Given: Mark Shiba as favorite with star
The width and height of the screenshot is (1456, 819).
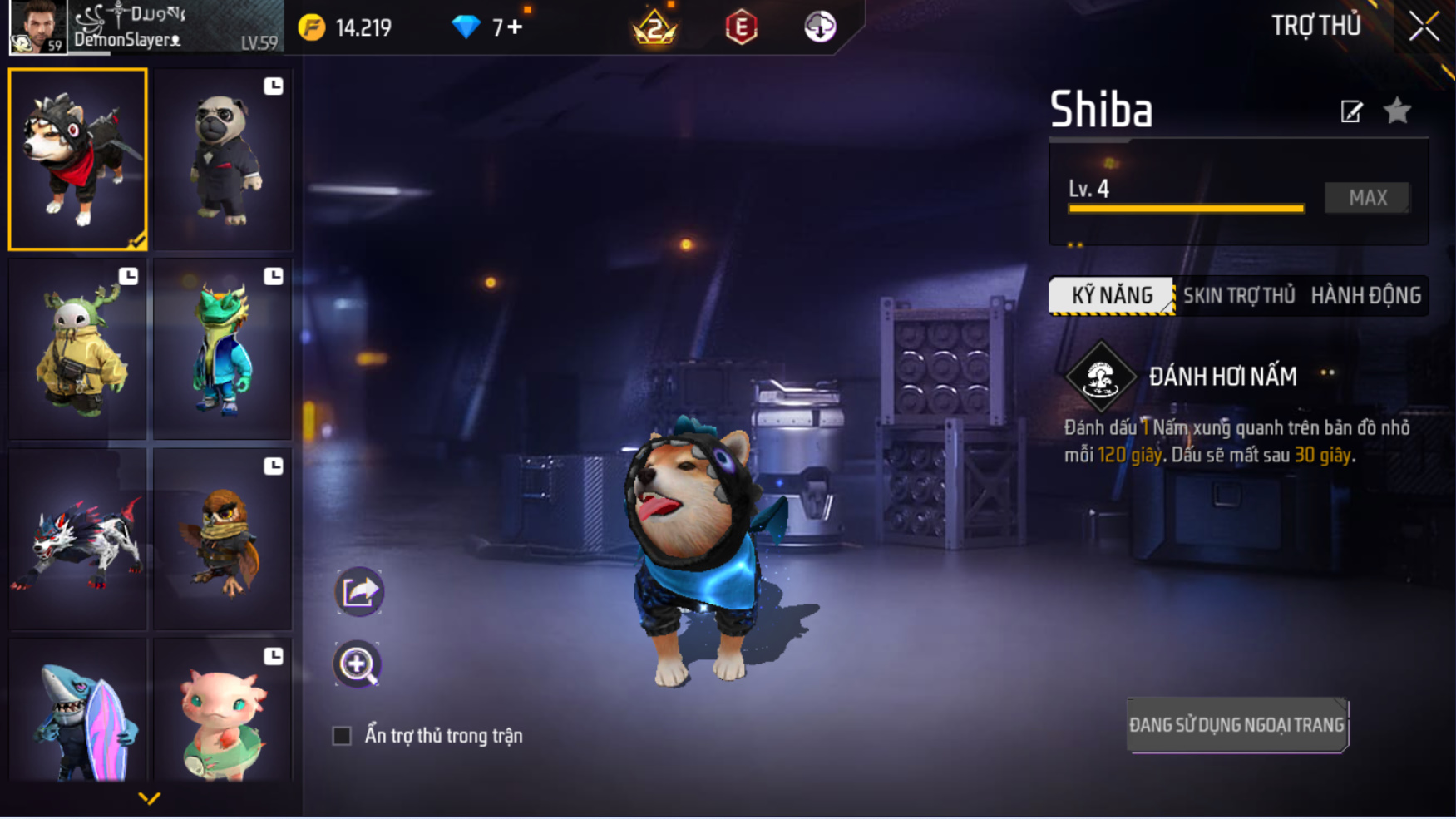Looking at the screenshot, I should (x=1397, y=111).
